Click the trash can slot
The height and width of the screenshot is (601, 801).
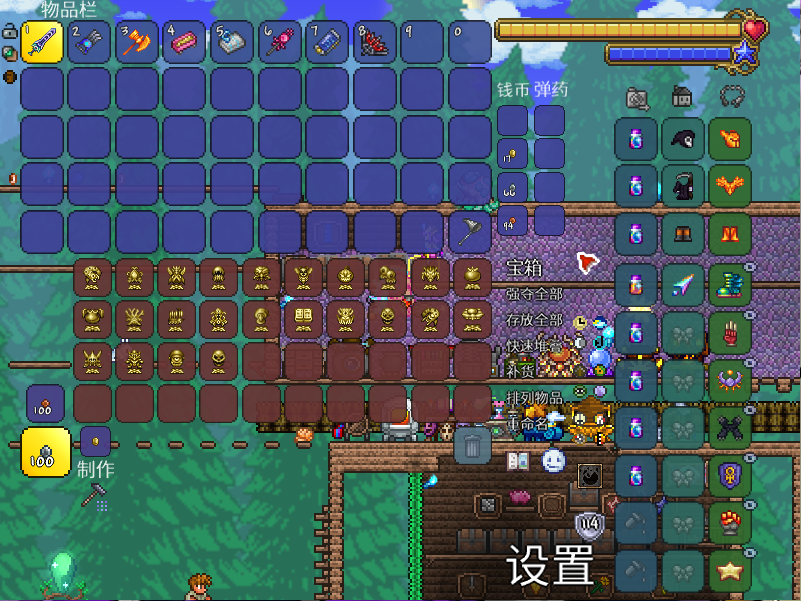pyautogui.click(x=473, y=444)
